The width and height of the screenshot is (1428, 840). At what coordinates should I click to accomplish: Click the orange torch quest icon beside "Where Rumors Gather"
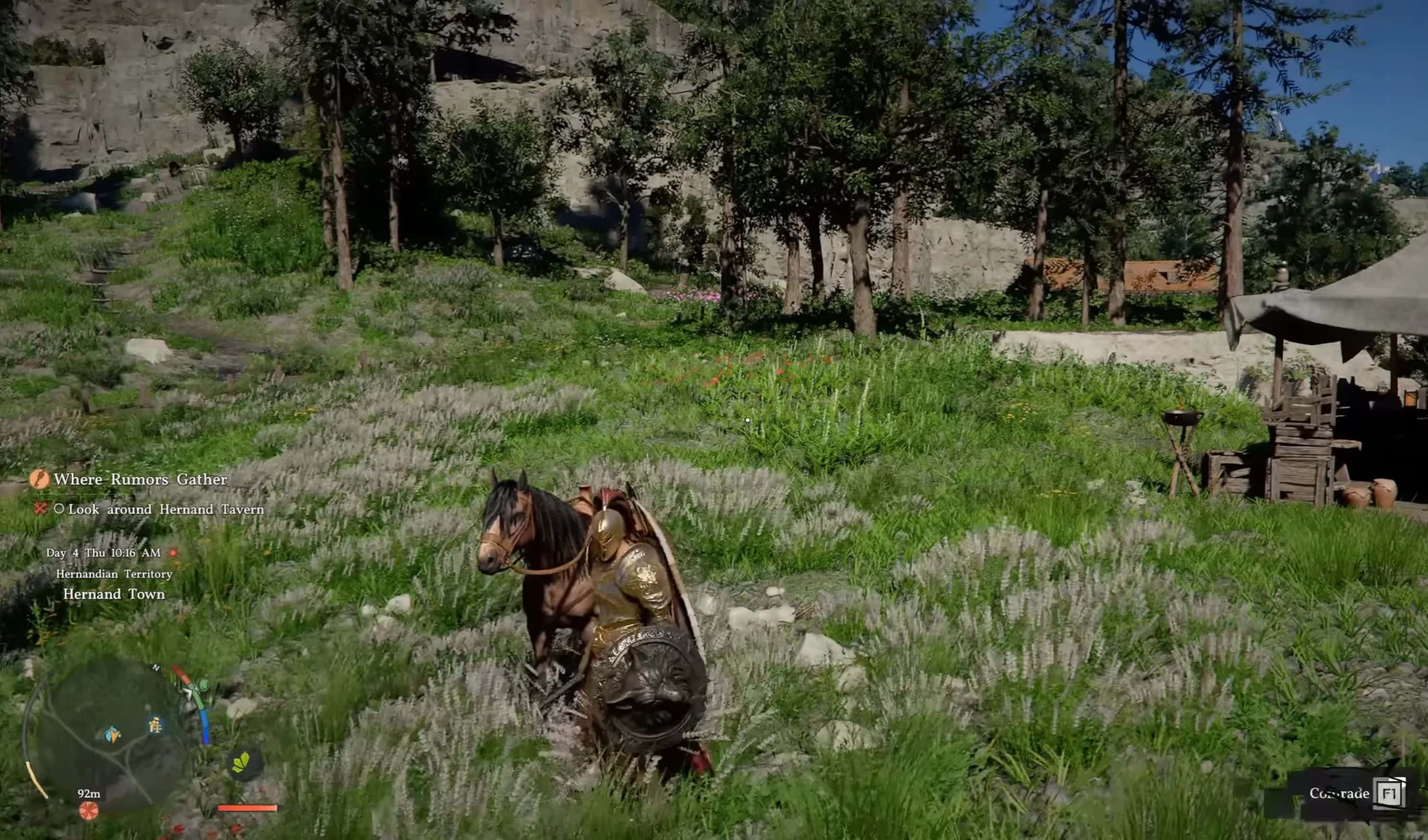tap(40, 480)
